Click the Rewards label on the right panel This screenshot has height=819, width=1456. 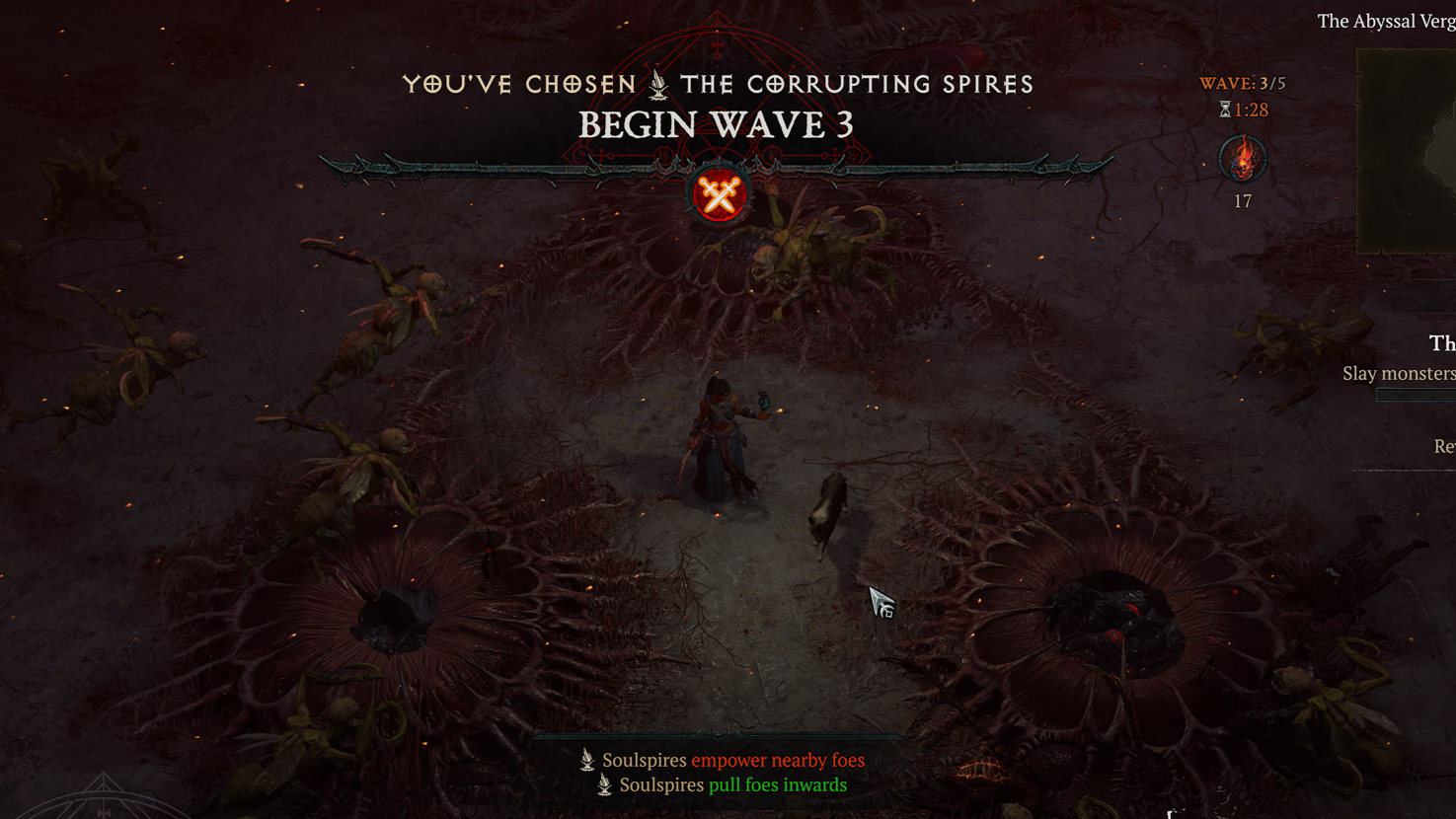(x=1444, y=446)
